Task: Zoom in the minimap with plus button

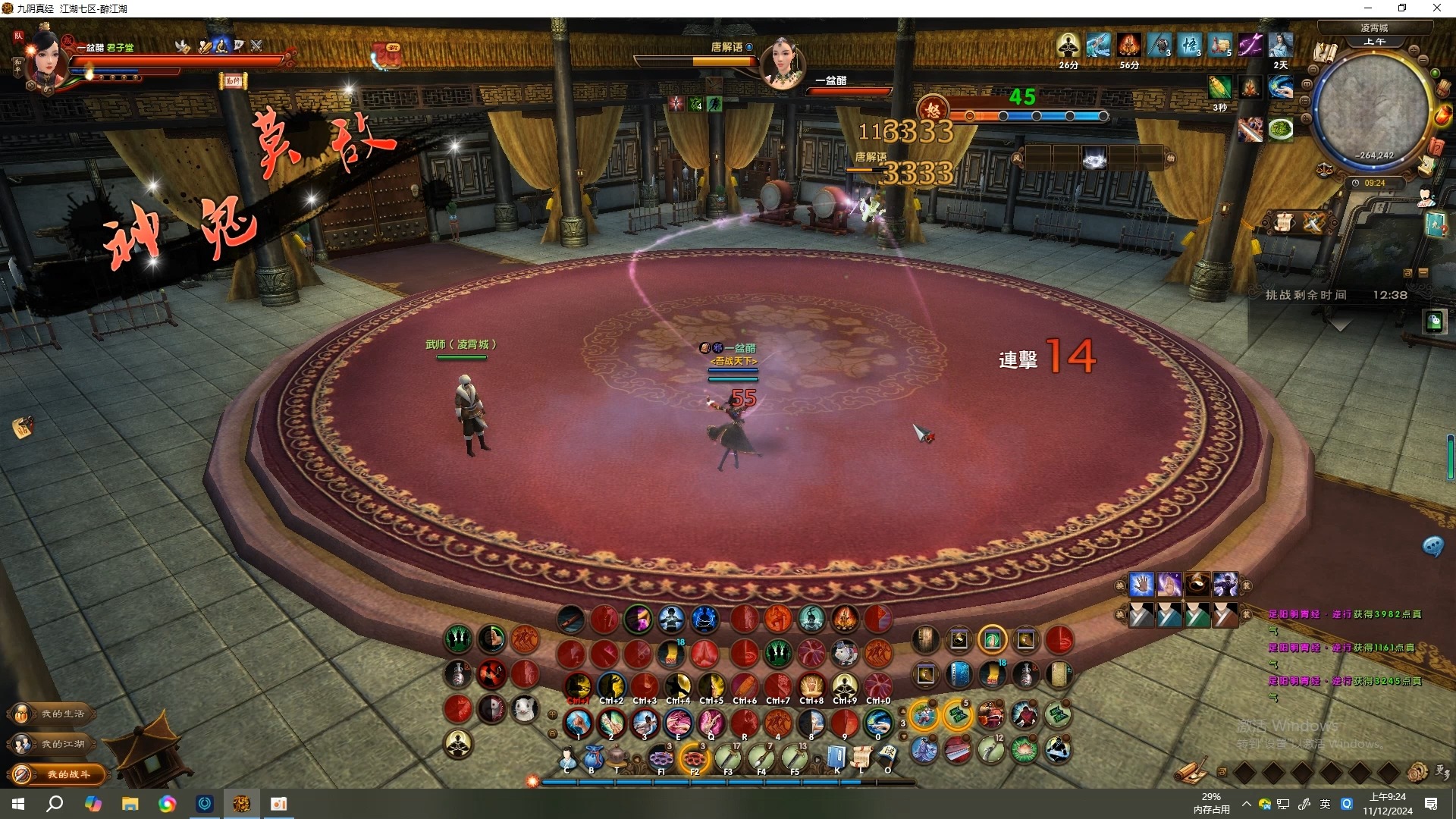Action: (x=1414, y=50)
